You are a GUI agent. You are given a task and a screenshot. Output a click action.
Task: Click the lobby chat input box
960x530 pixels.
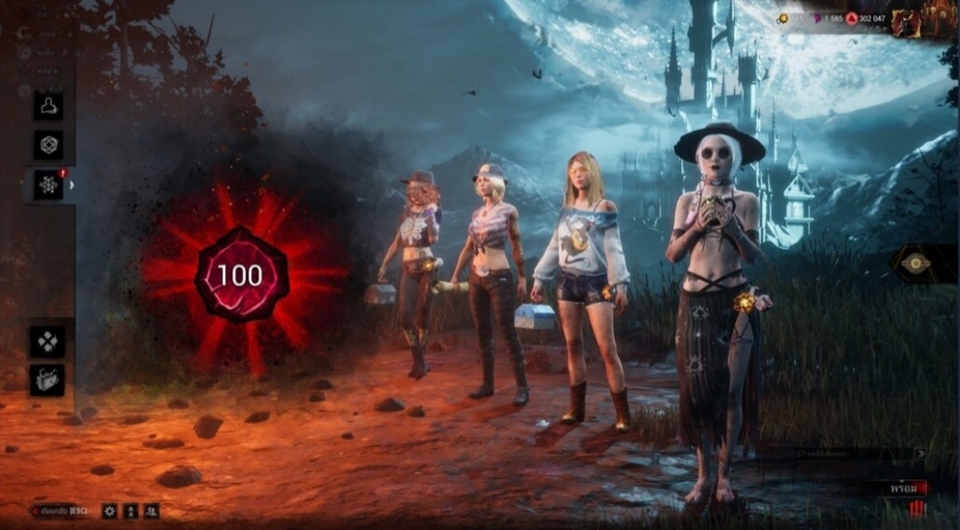click(850, 453)
